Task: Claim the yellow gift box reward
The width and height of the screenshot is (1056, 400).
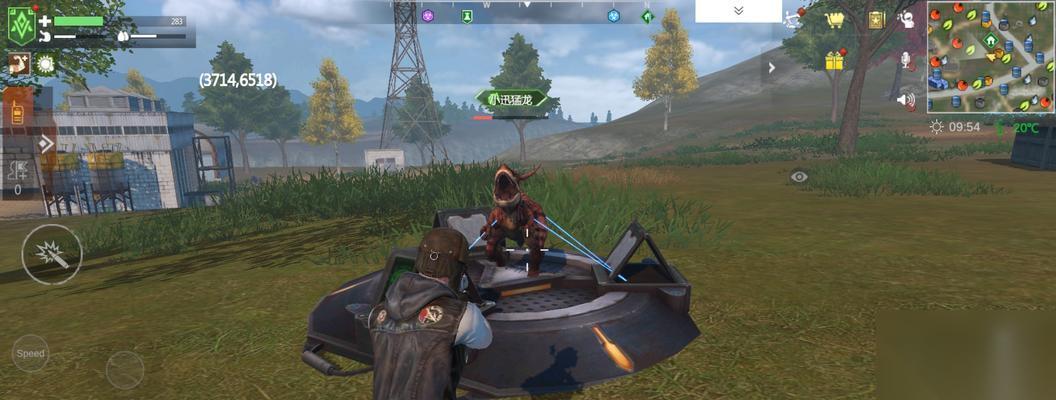Action: (x=834, y=61)
